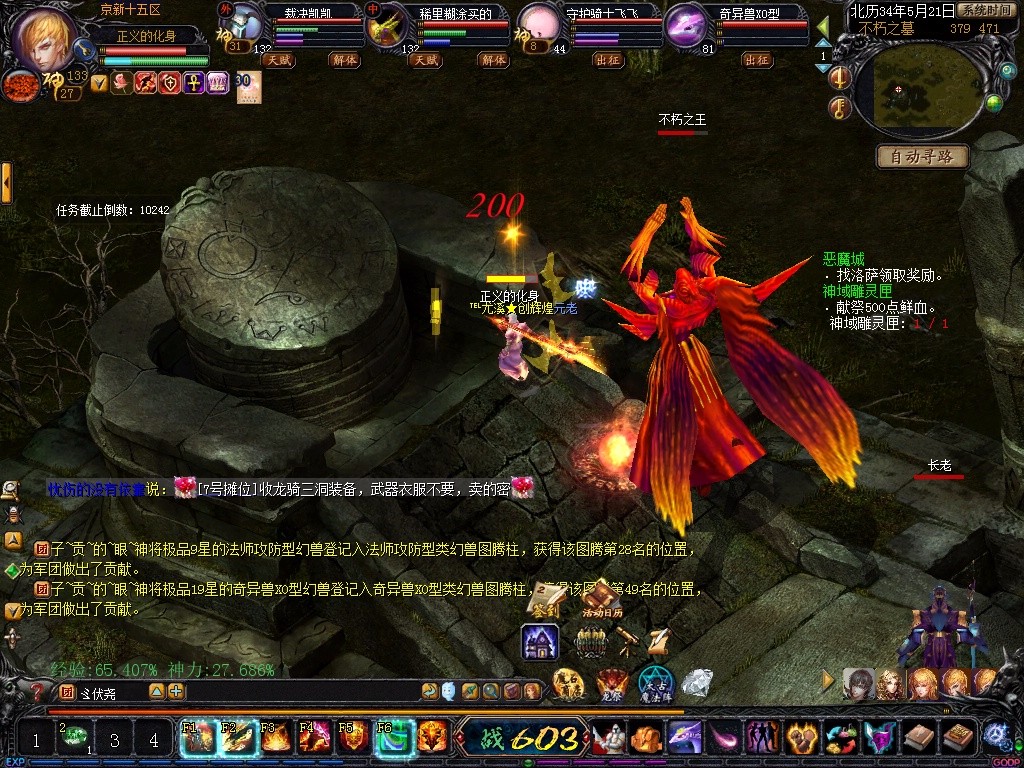This screenshot has height=768, width=1024.
Task: Click the 自动寻路 auto-pathfinding button
Action: click(x=922, y=157)
